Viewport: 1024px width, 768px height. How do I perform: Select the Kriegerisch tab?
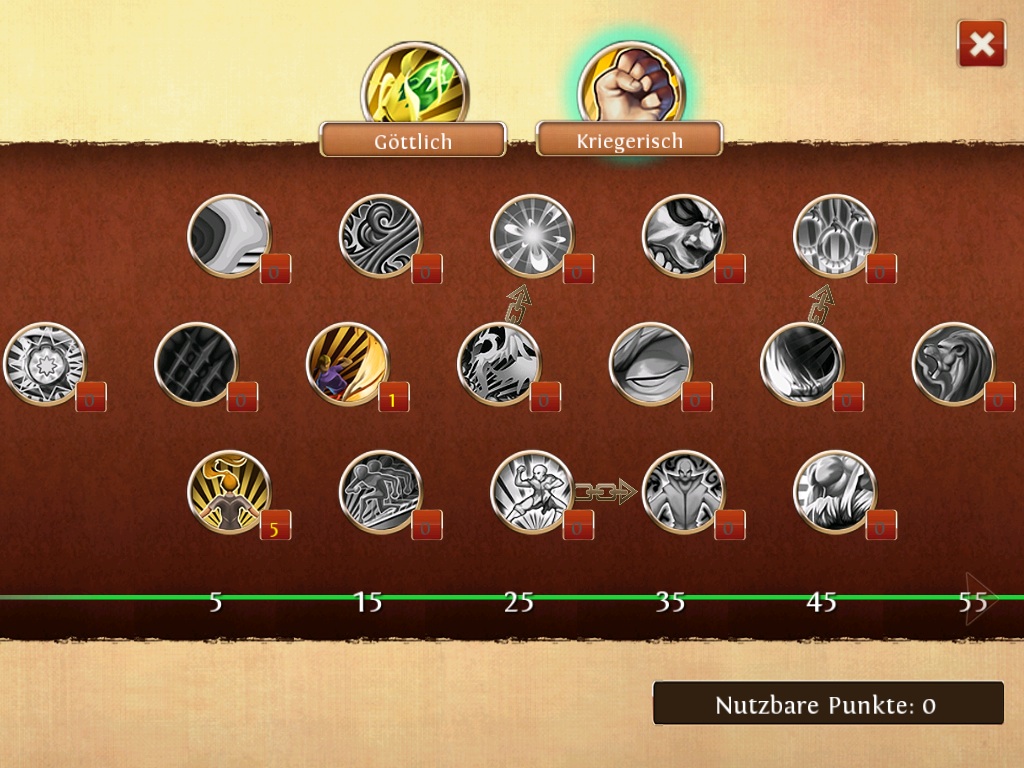point(629,141)
